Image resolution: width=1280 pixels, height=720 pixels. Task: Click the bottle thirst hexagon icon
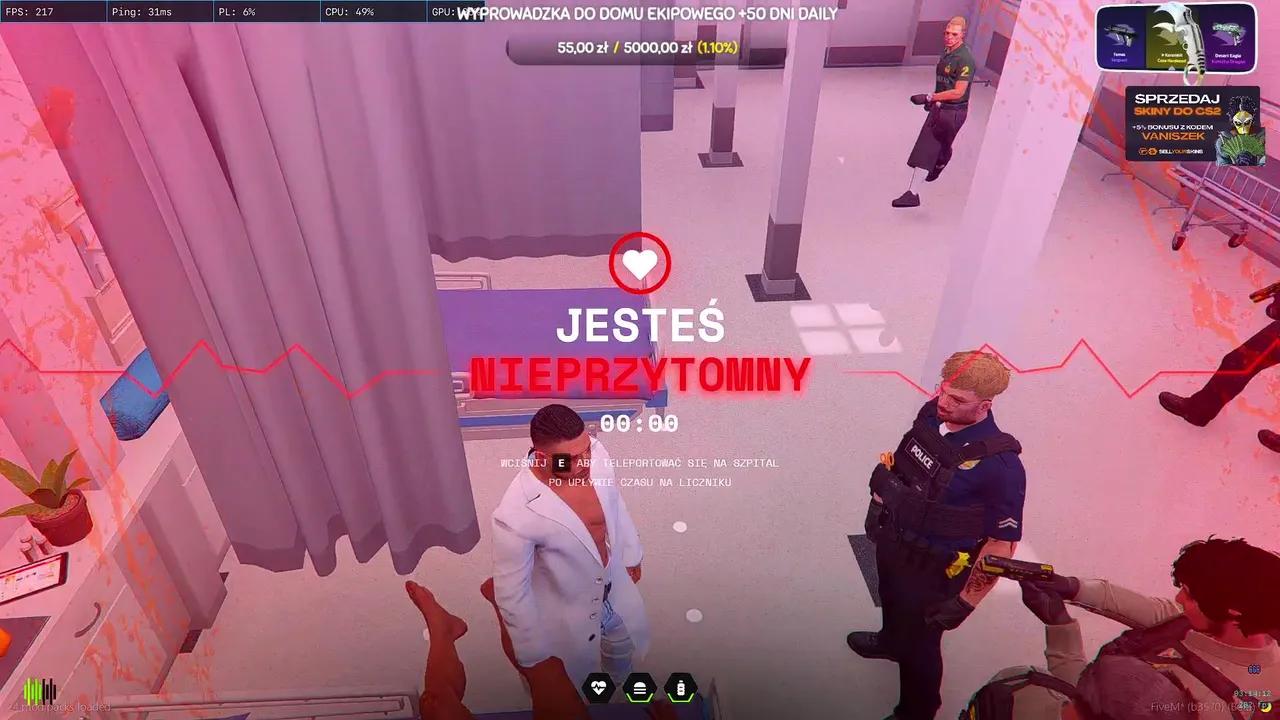tap(680, 687)
